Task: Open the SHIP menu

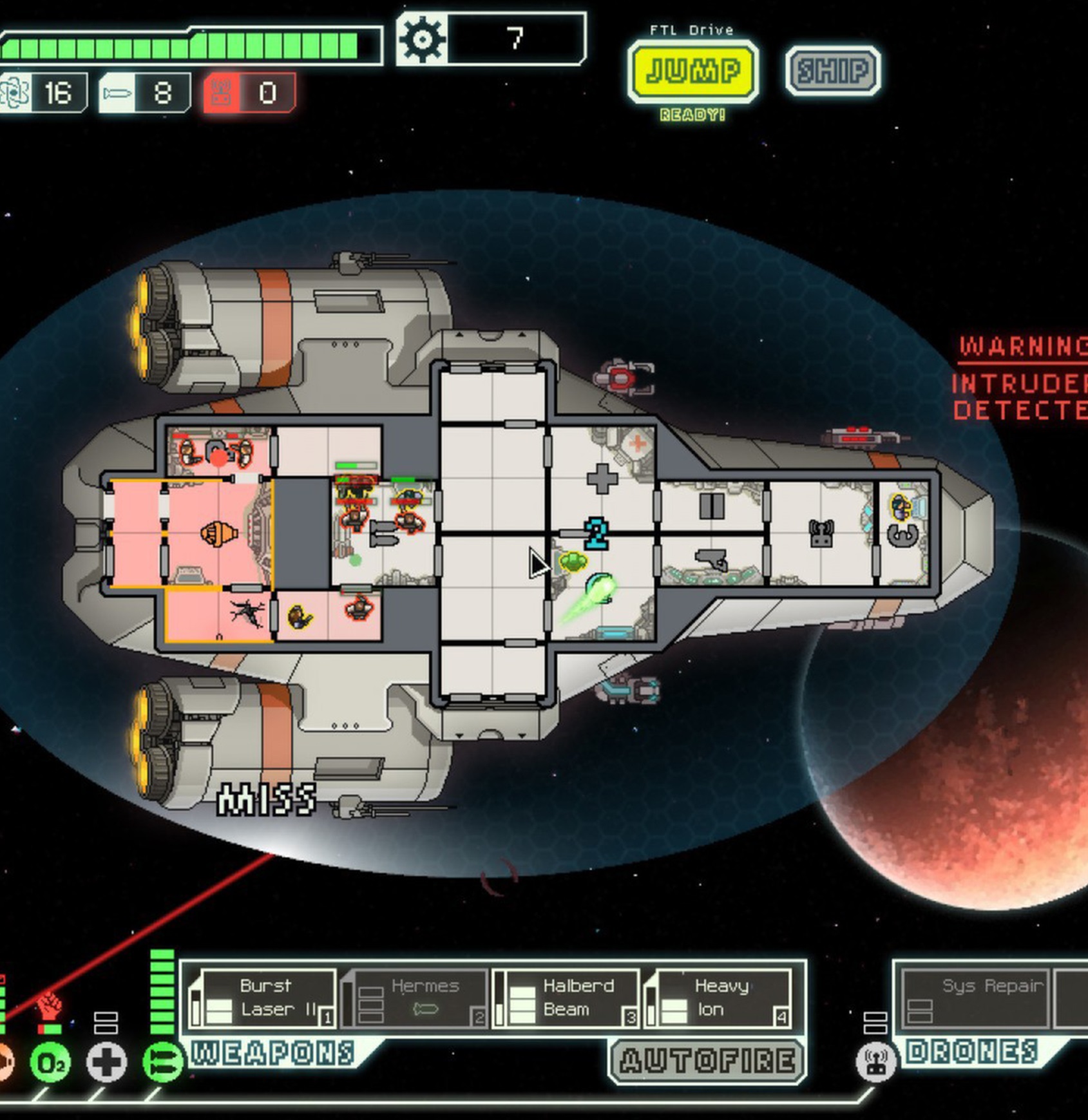Action: [833, 71]
